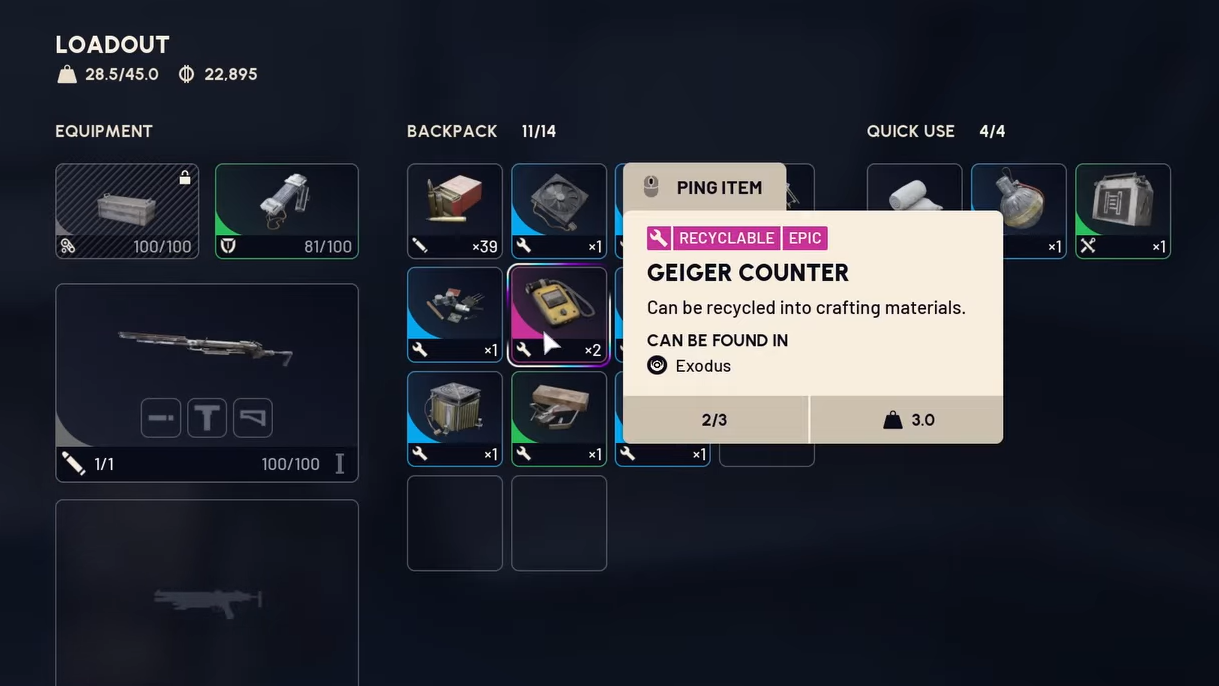Choose the rifle's stock attachment slot
1219x686 pixels.
coord(253,418)
